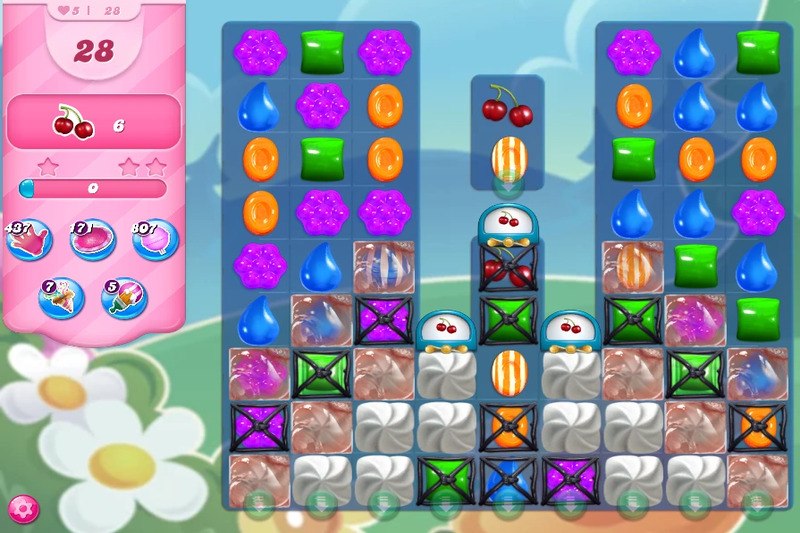Select the purple candy in the board's top-left corner
This screenshot has height=533, width=800.
click(260, 52)
